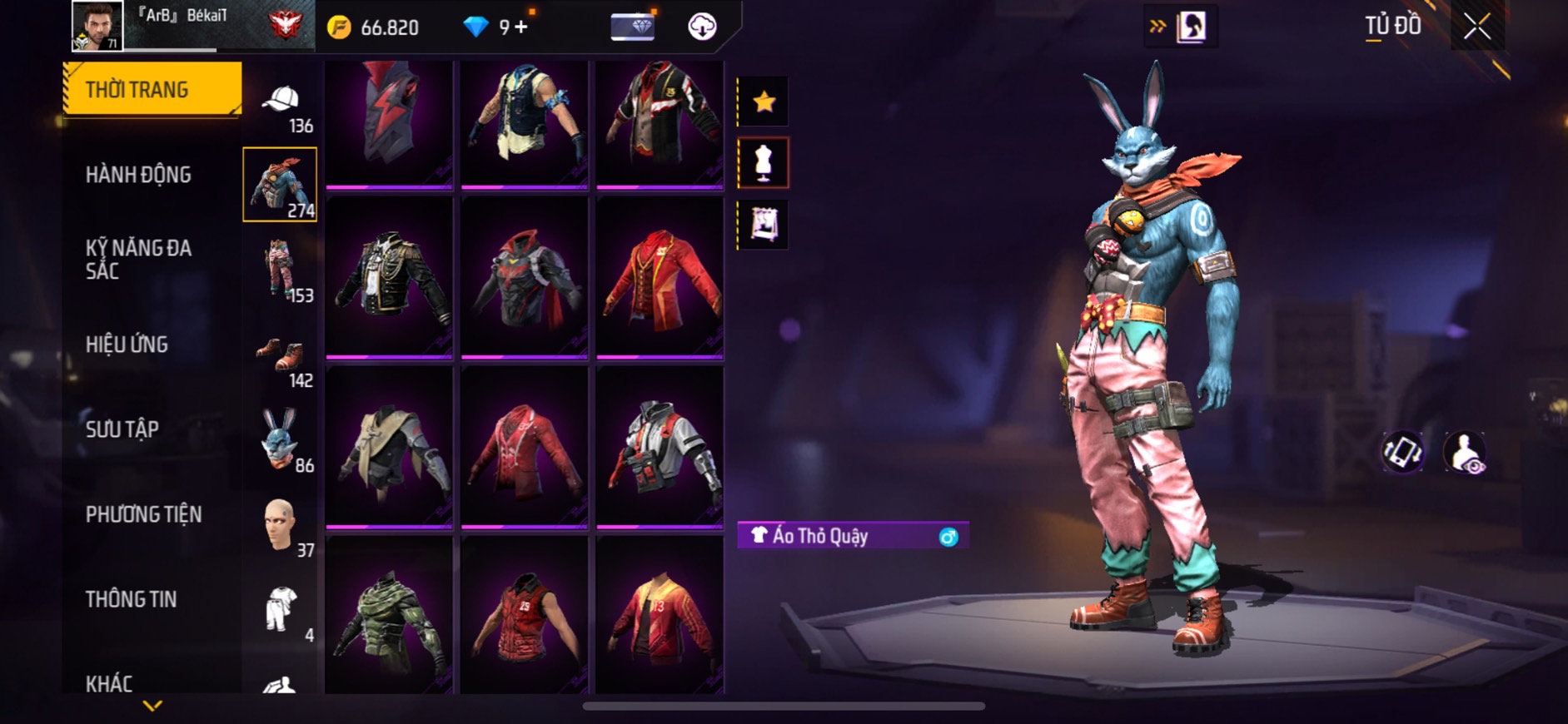Image resolution: width=1568 pixels, height=724 pixels.
Task: Show the THÔNG TIN menu
Action: coord(131,599)
